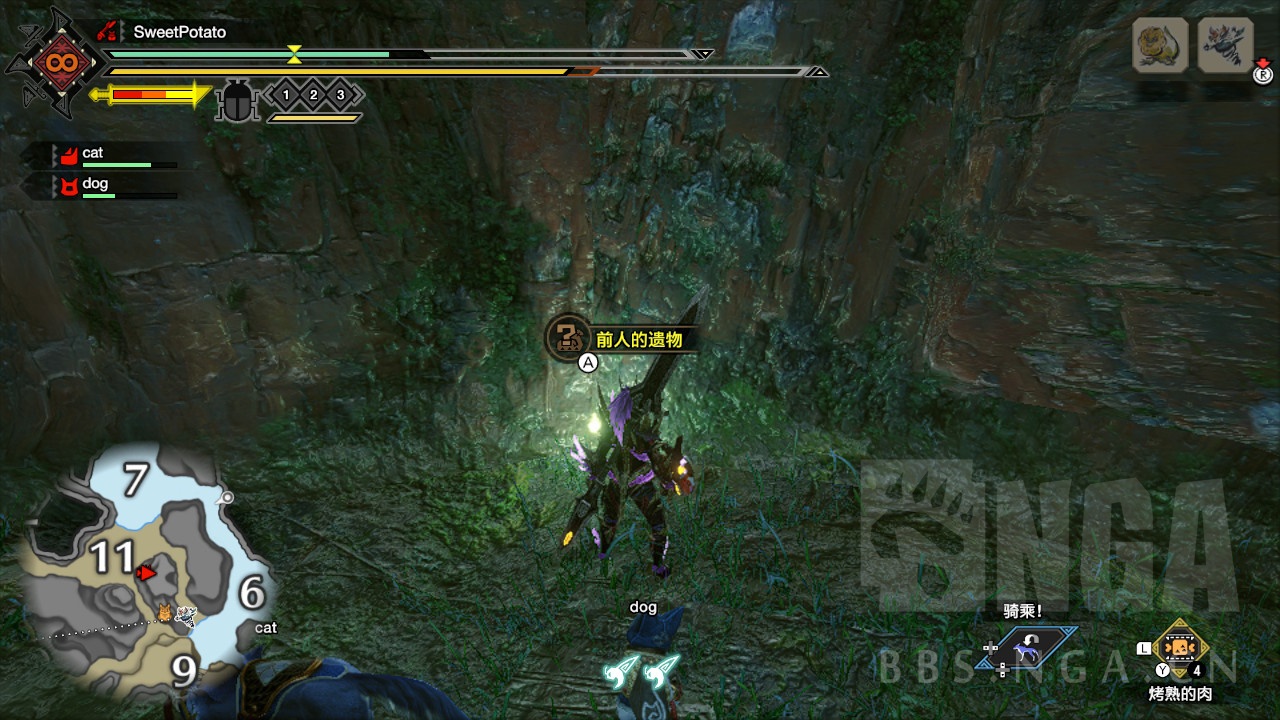
Task: Click area 9 on the minimap
Action: pos(184,671)
